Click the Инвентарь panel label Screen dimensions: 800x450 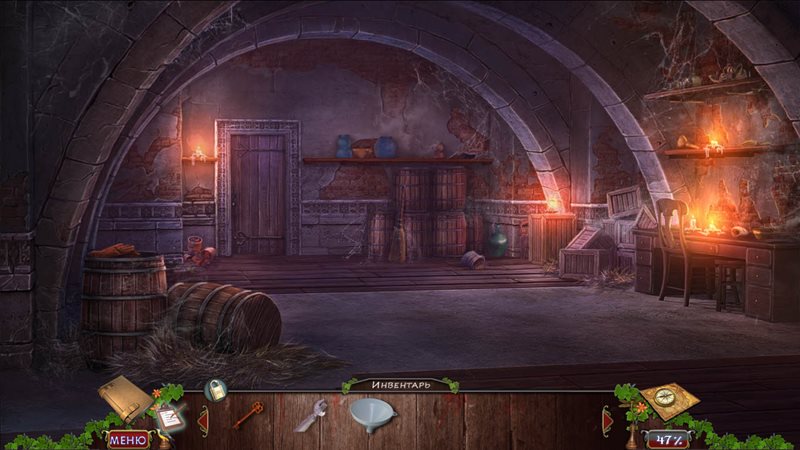pos(400,385)
